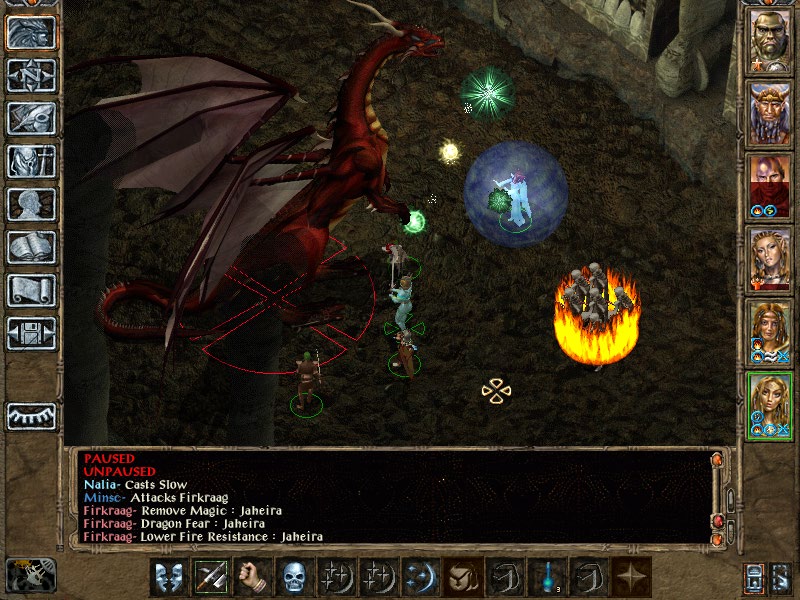
Task: Show the character record with the head silhouette
Action: click(31, 204)
